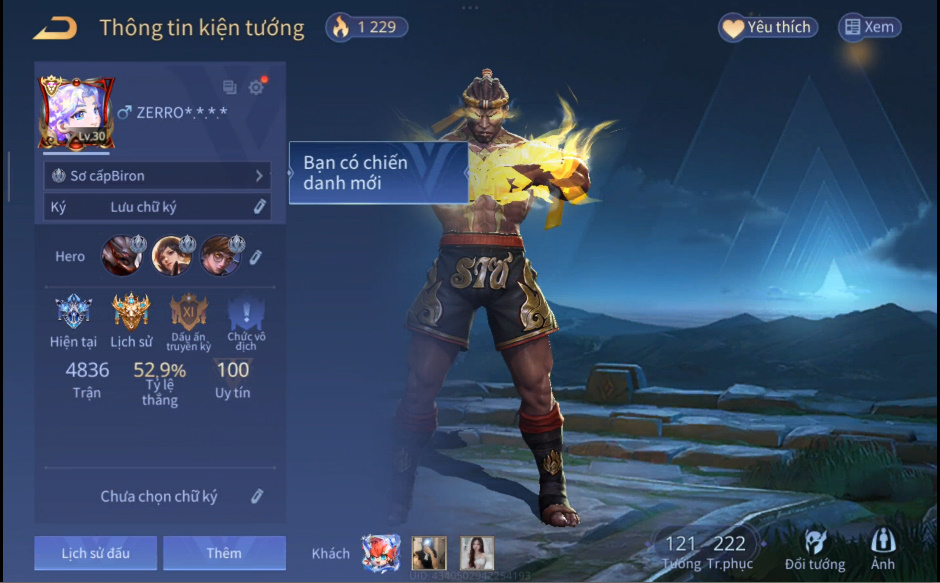Go back using the return arrow
940x583 pixels.
tap(55, 28)
